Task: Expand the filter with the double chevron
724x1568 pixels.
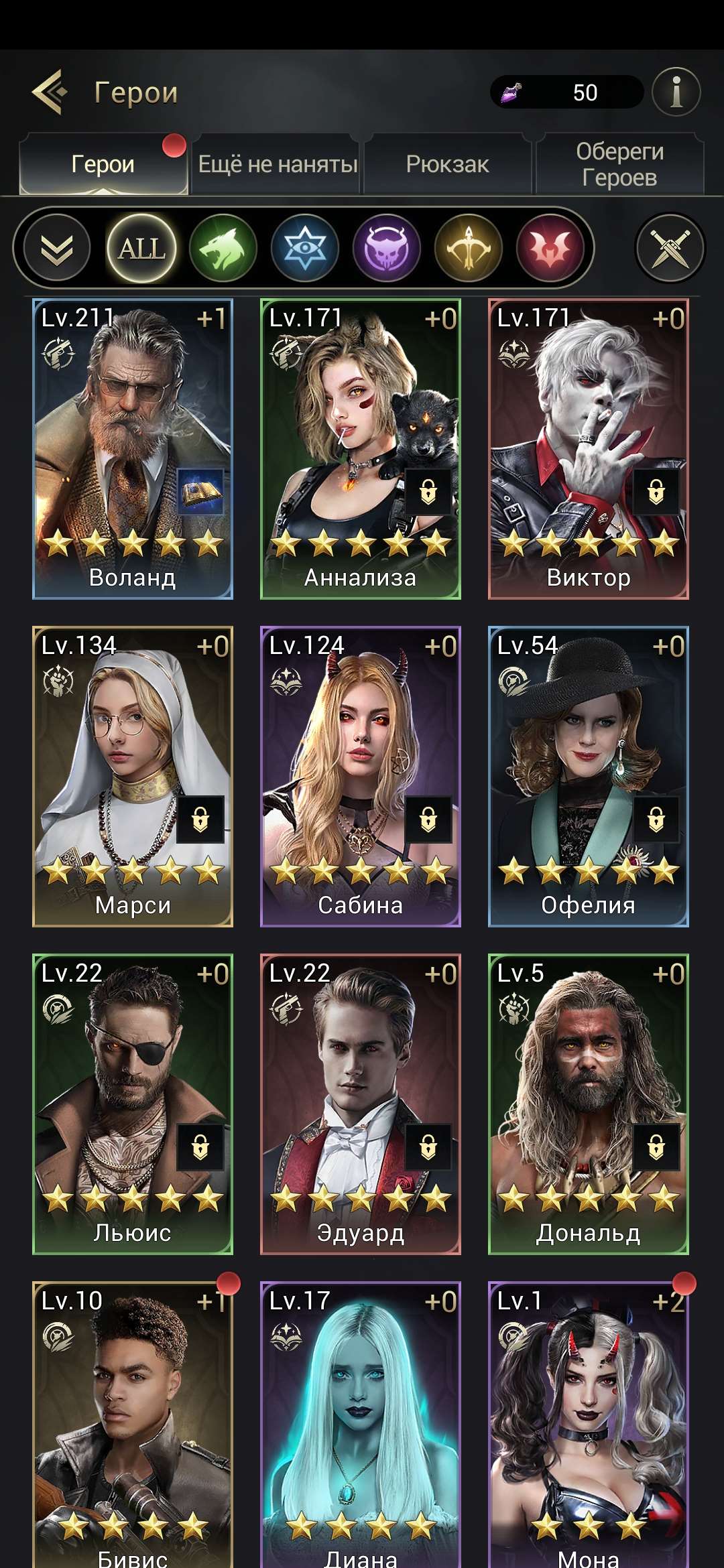Action: [57, 249]
